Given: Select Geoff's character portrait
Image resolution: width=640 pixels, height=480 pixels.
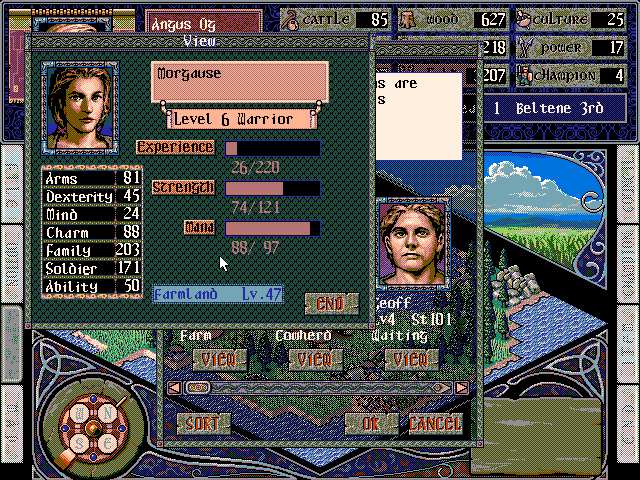Looking at the screenshot, I should tap(412, 243).
